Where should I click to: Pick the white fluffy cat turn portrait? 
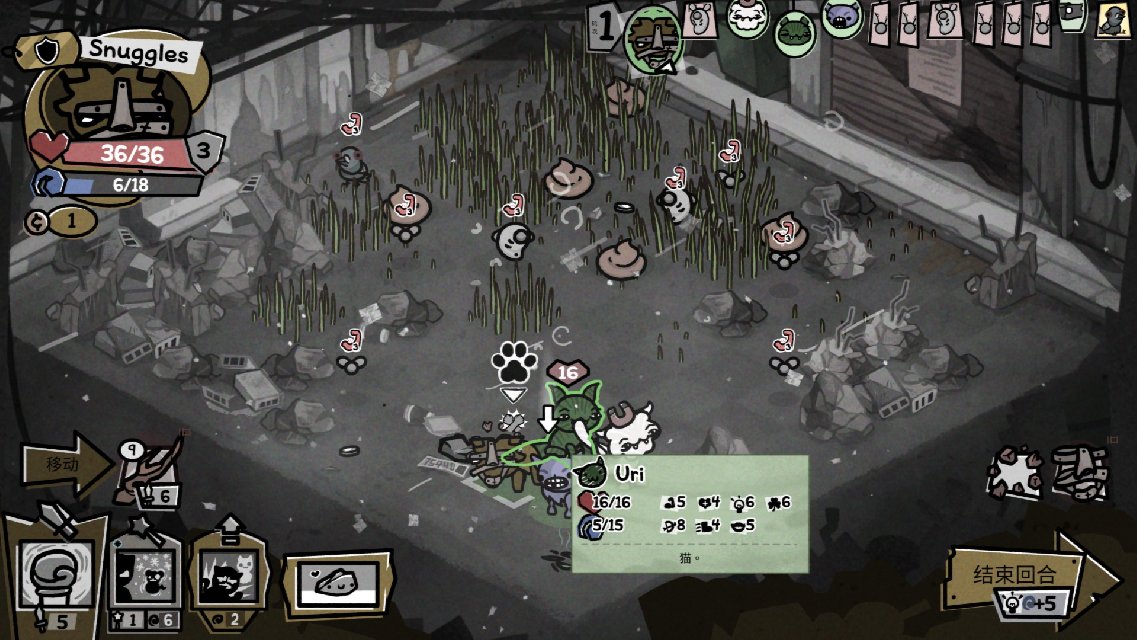pos(748,18)
